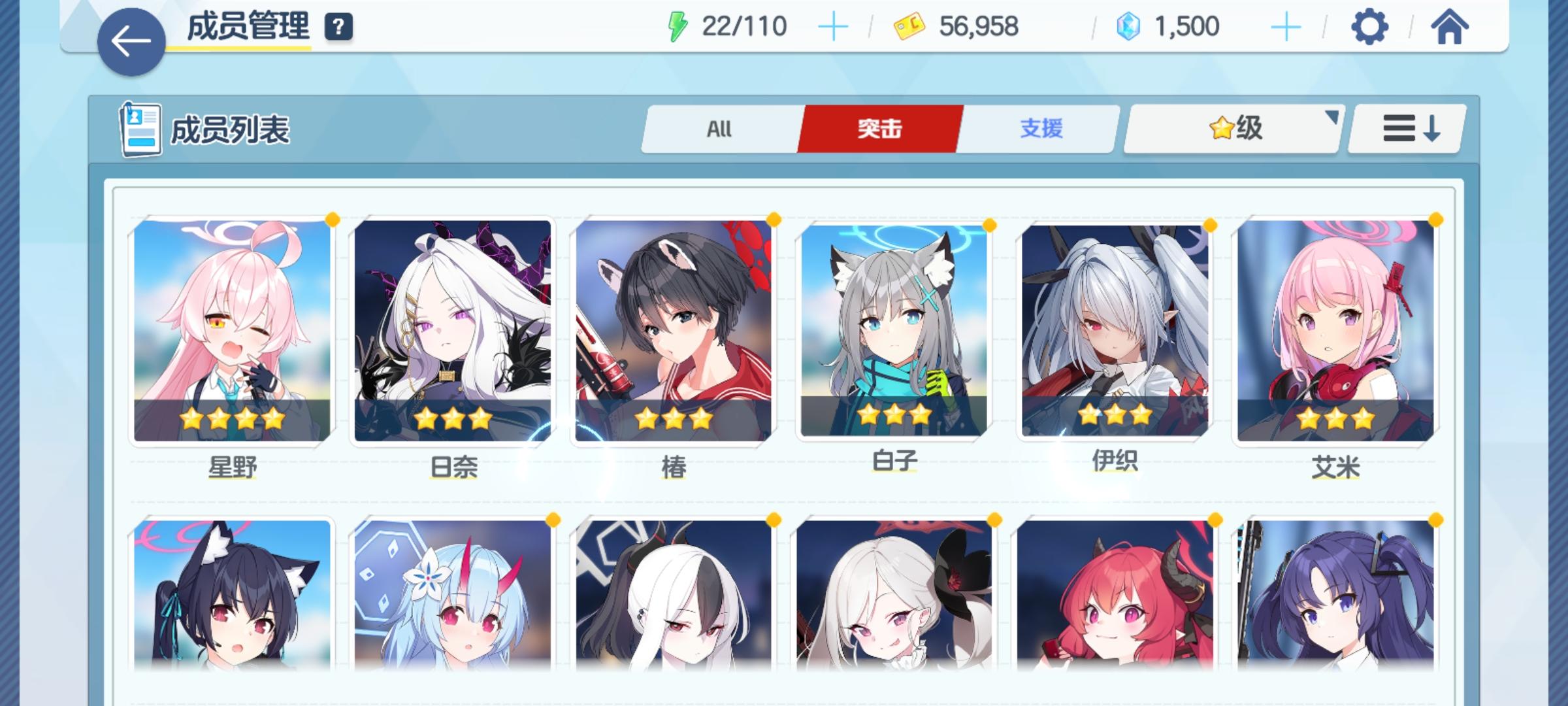Click the plus to purchase more AP
1568x706 pixels.
tap(834, 25)
